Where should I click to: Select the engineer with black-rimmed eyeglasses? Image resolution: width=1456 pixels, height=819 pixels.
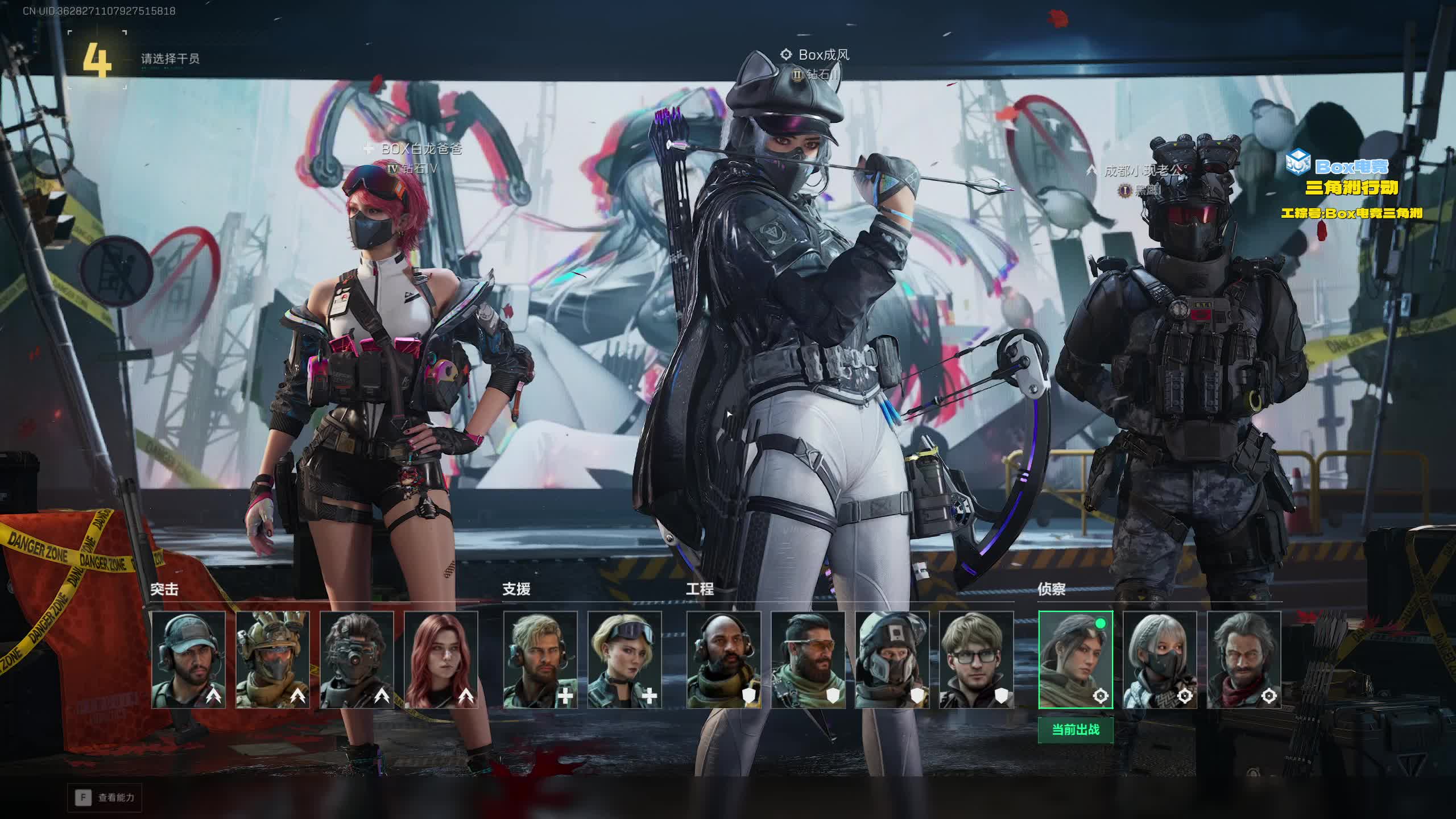pos(975,660)
